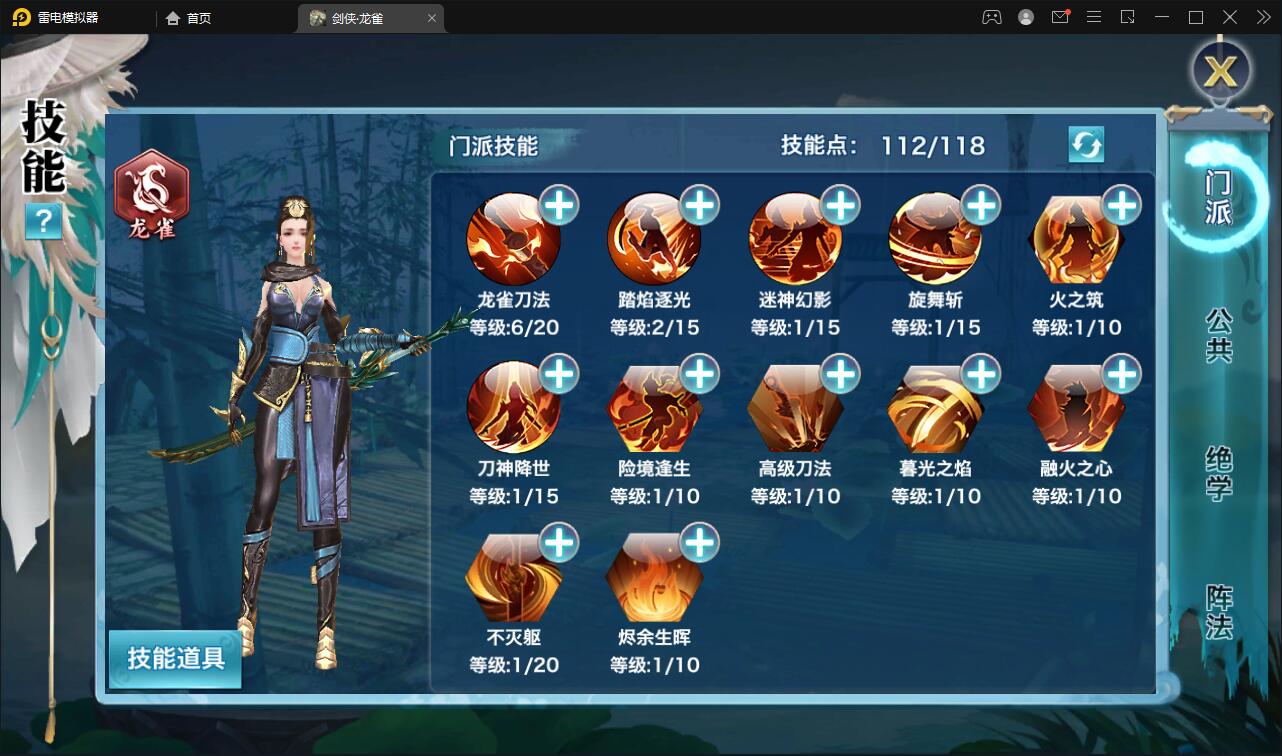This screenshot has width=1282, height=756.
Task: Click the 旋舞斩 skill icon
Action: 938,238
